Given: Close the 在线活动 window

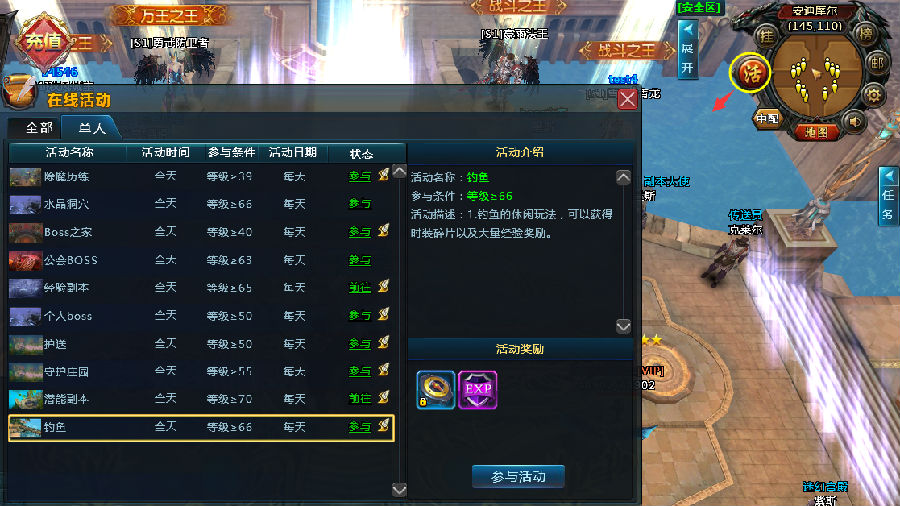Looking at the screenshot, I should tap(627, 99).
